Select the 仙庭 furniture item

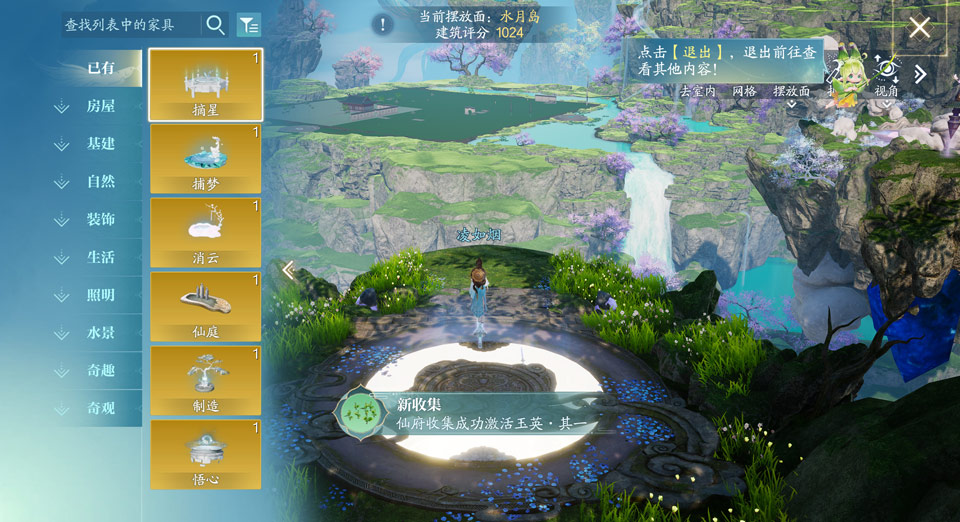[206, 307]
